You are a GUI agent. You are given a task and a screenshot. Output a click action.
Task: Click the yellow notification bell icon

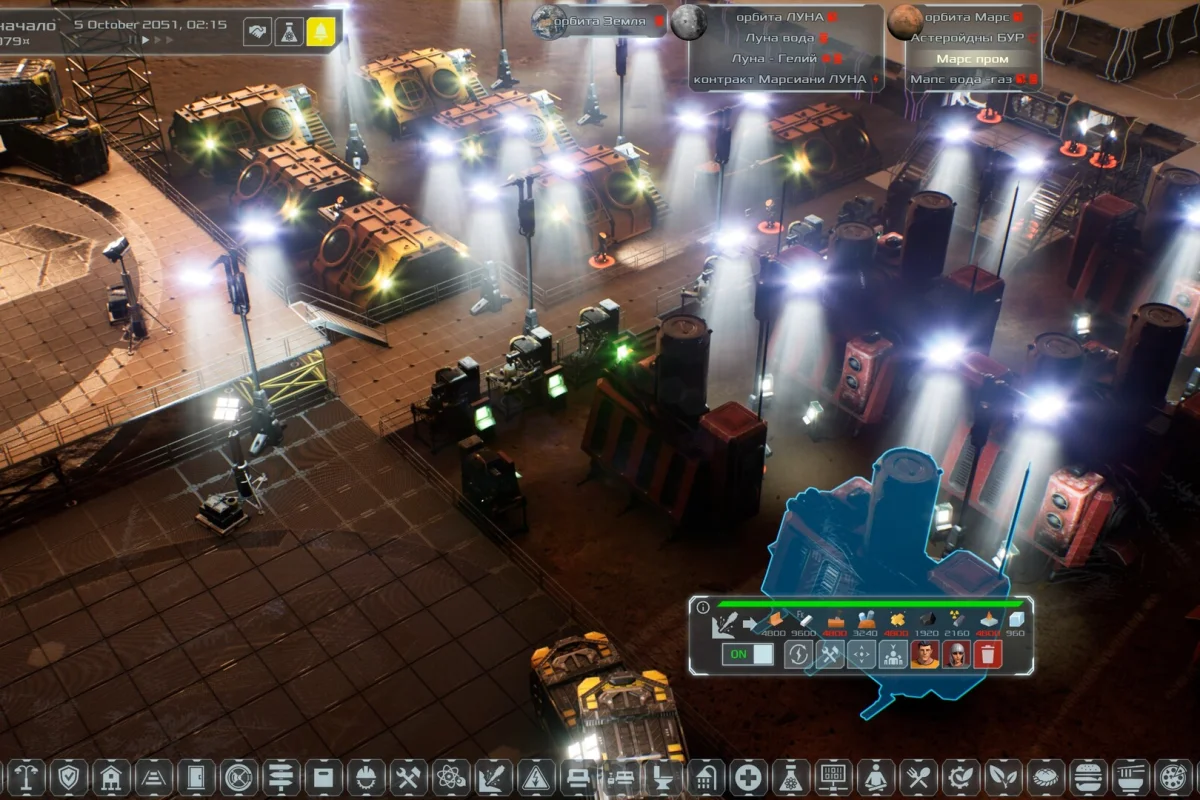click(321, 32)
